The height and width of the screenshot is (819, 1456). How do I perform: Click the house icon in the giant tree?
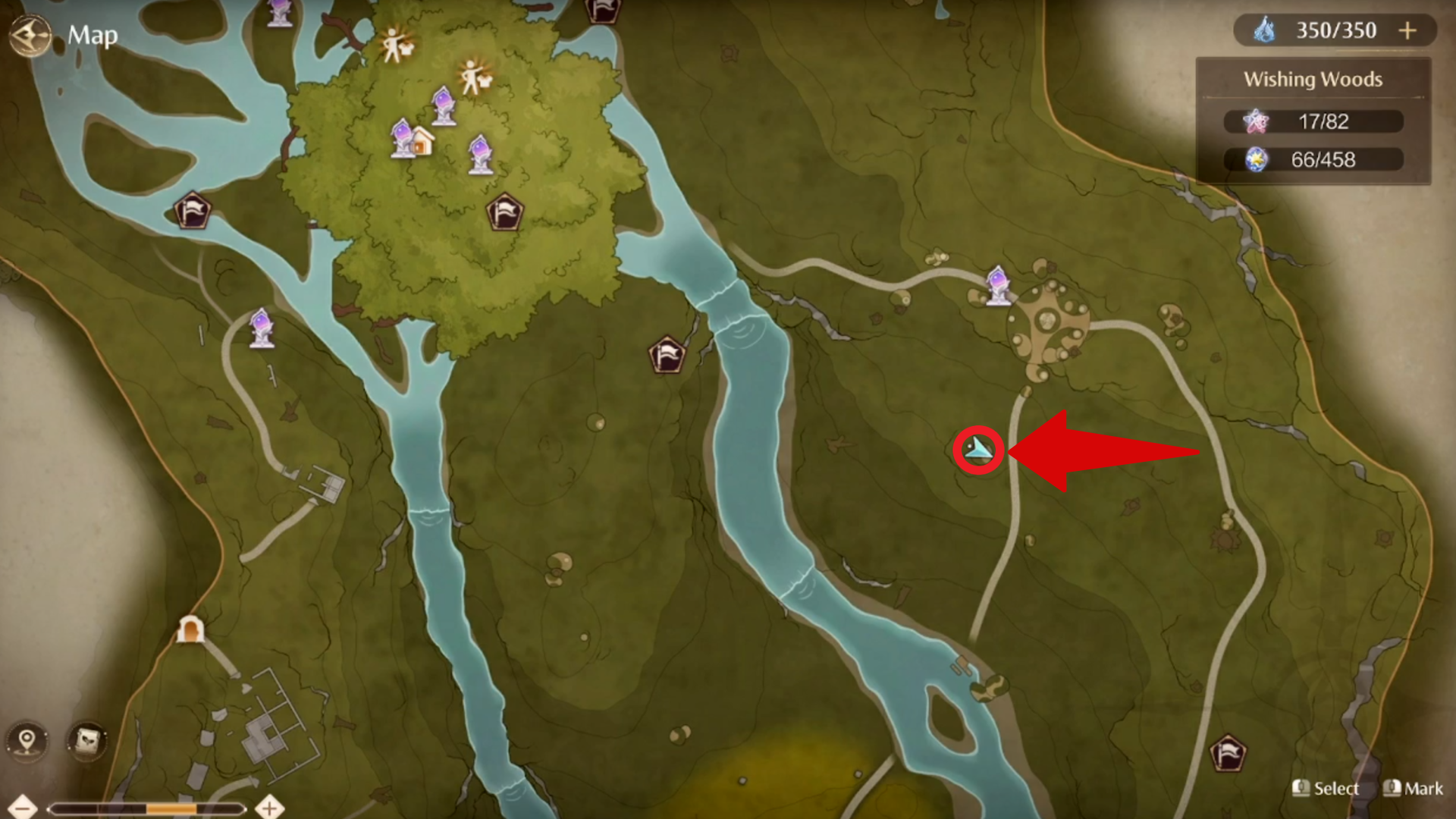[x=425, y=141]
